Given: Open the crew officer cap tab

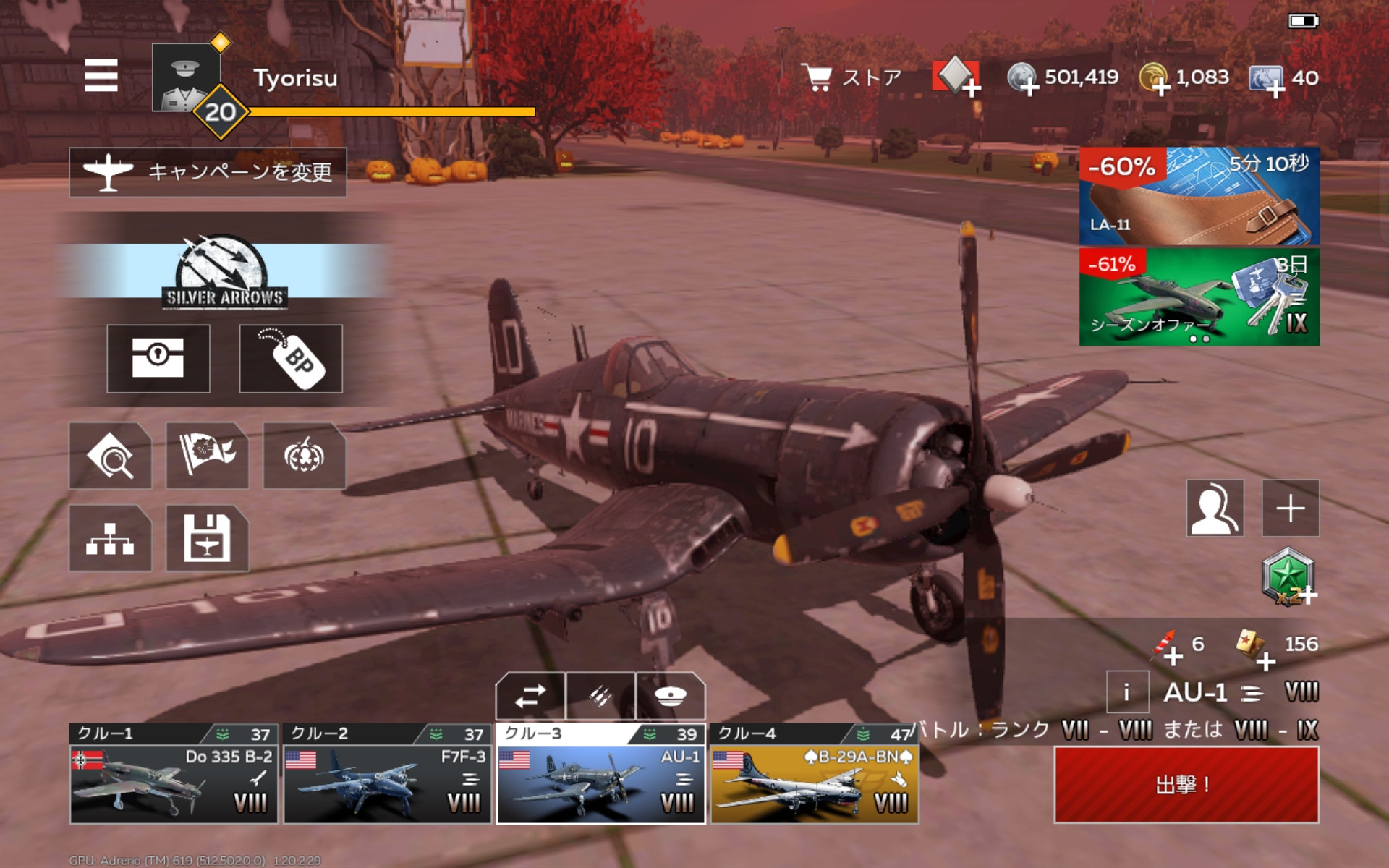Looking at the screenshot, I should [x=670, y=697].
